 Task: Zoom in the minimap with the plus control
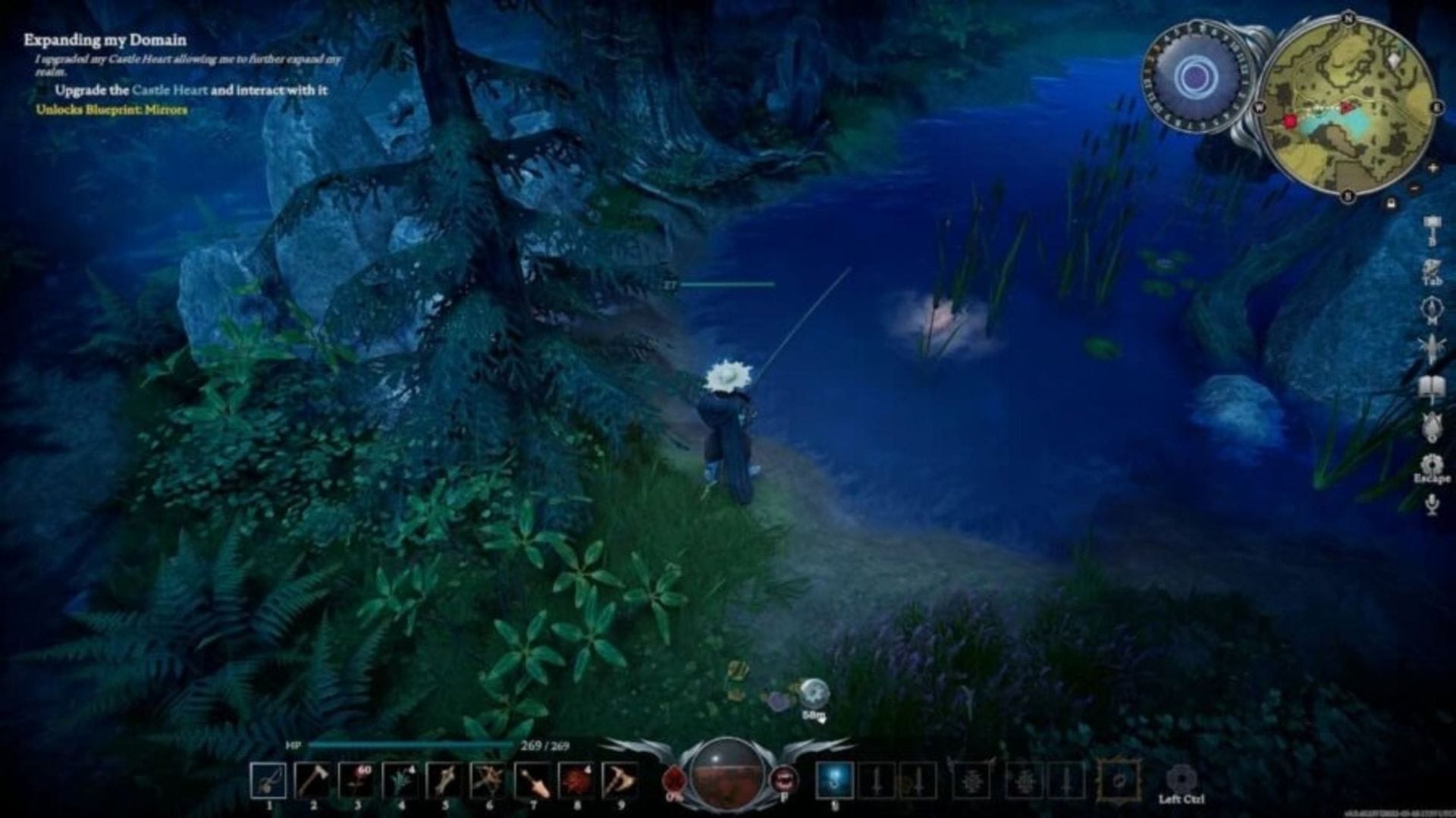click(1432, 168)
